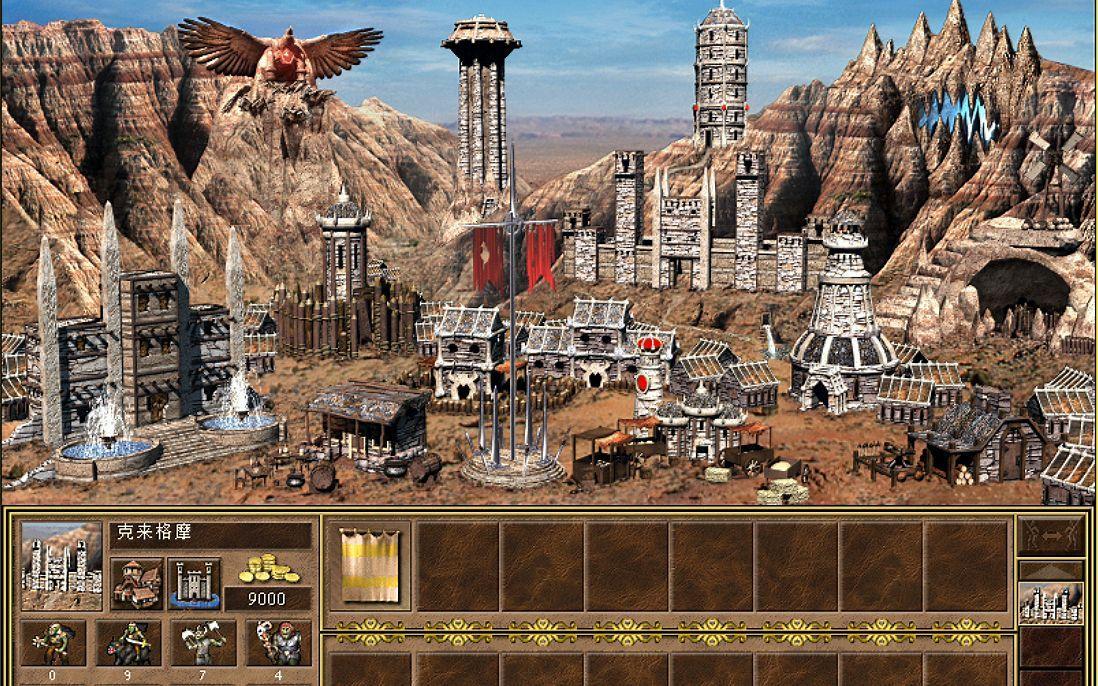Click the yellow striped garrison flag slot

click(369, 566)
